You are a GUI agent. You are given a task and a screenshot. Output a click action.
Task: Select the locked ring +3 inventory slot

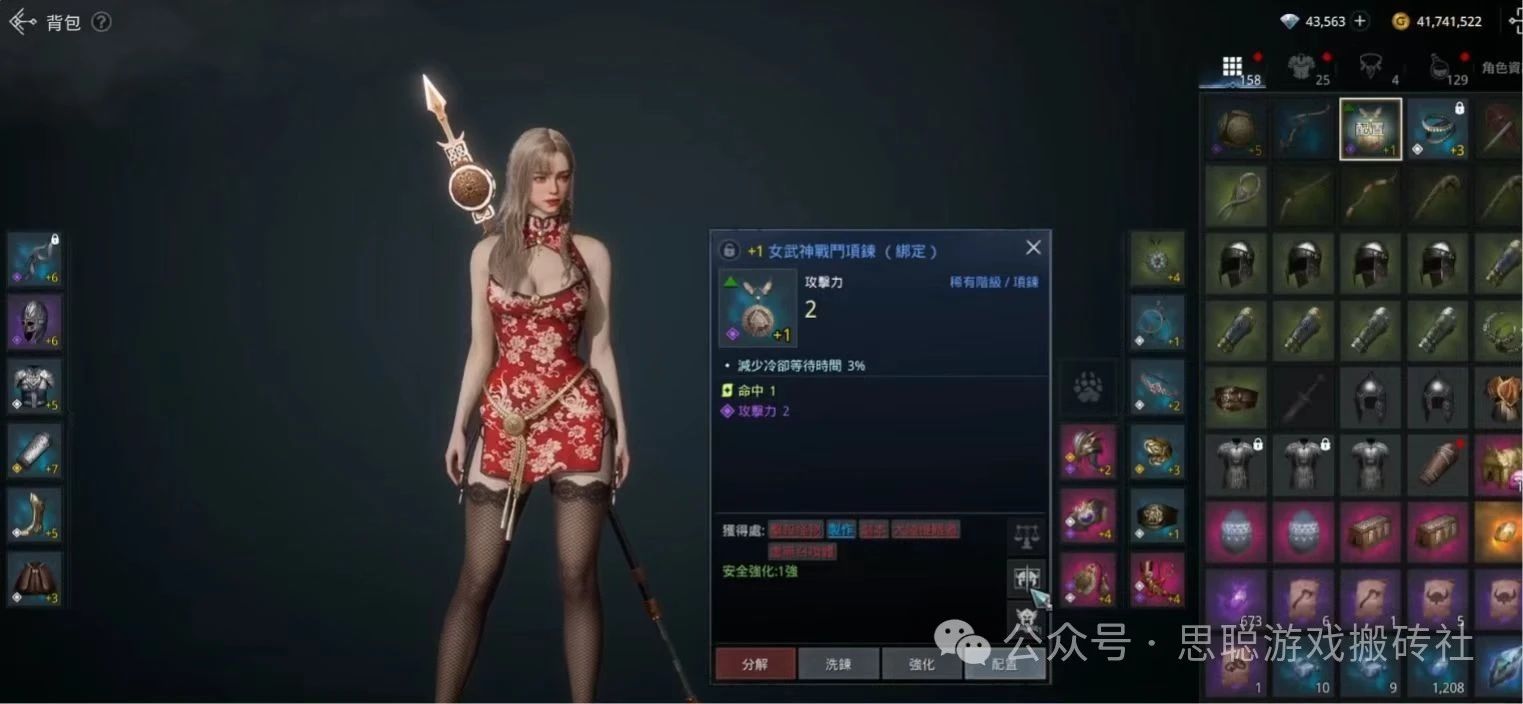1438,129
